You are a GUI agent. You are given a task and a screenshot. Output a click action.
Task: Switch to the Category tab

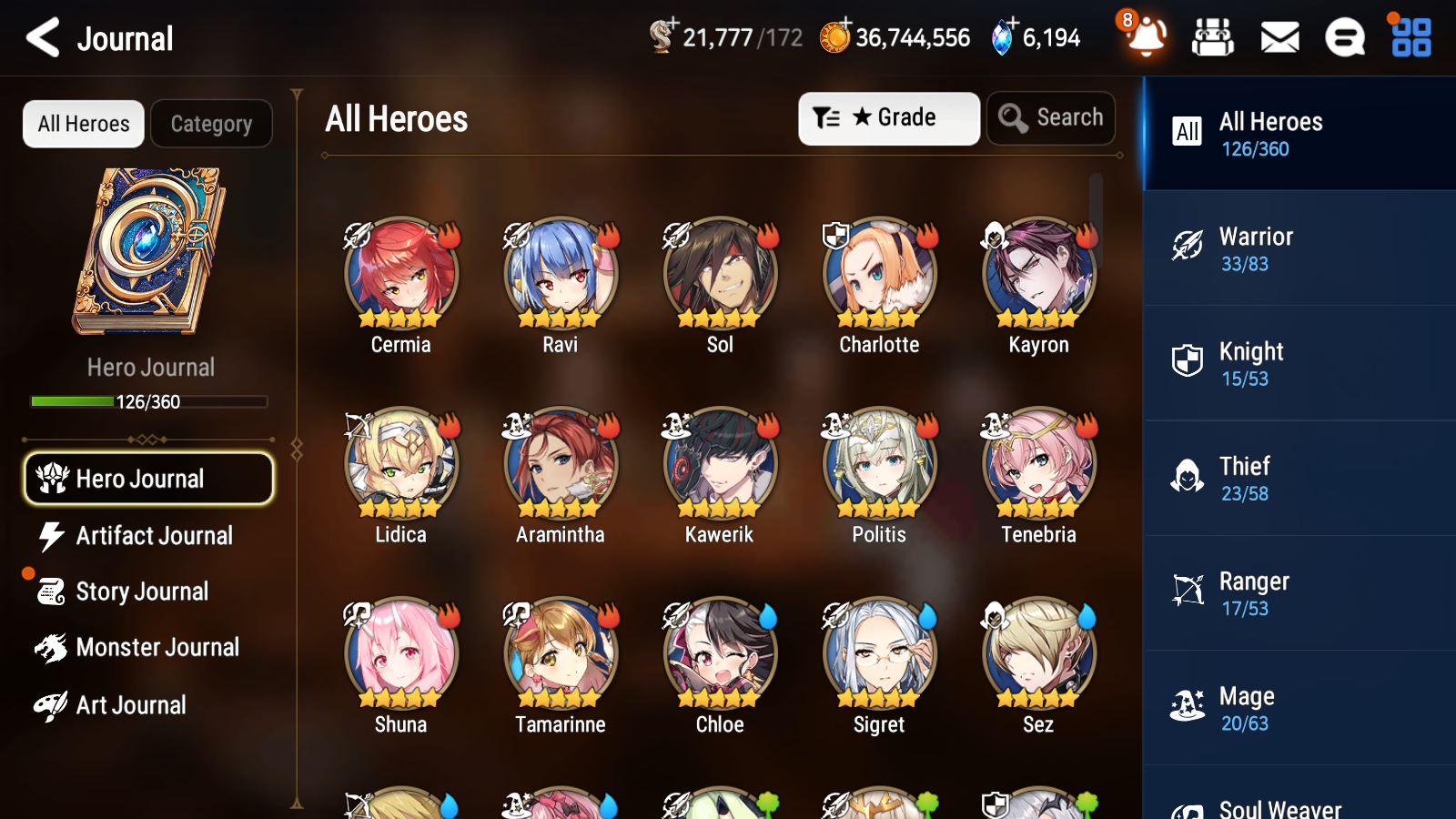click(x=211, y=124)
